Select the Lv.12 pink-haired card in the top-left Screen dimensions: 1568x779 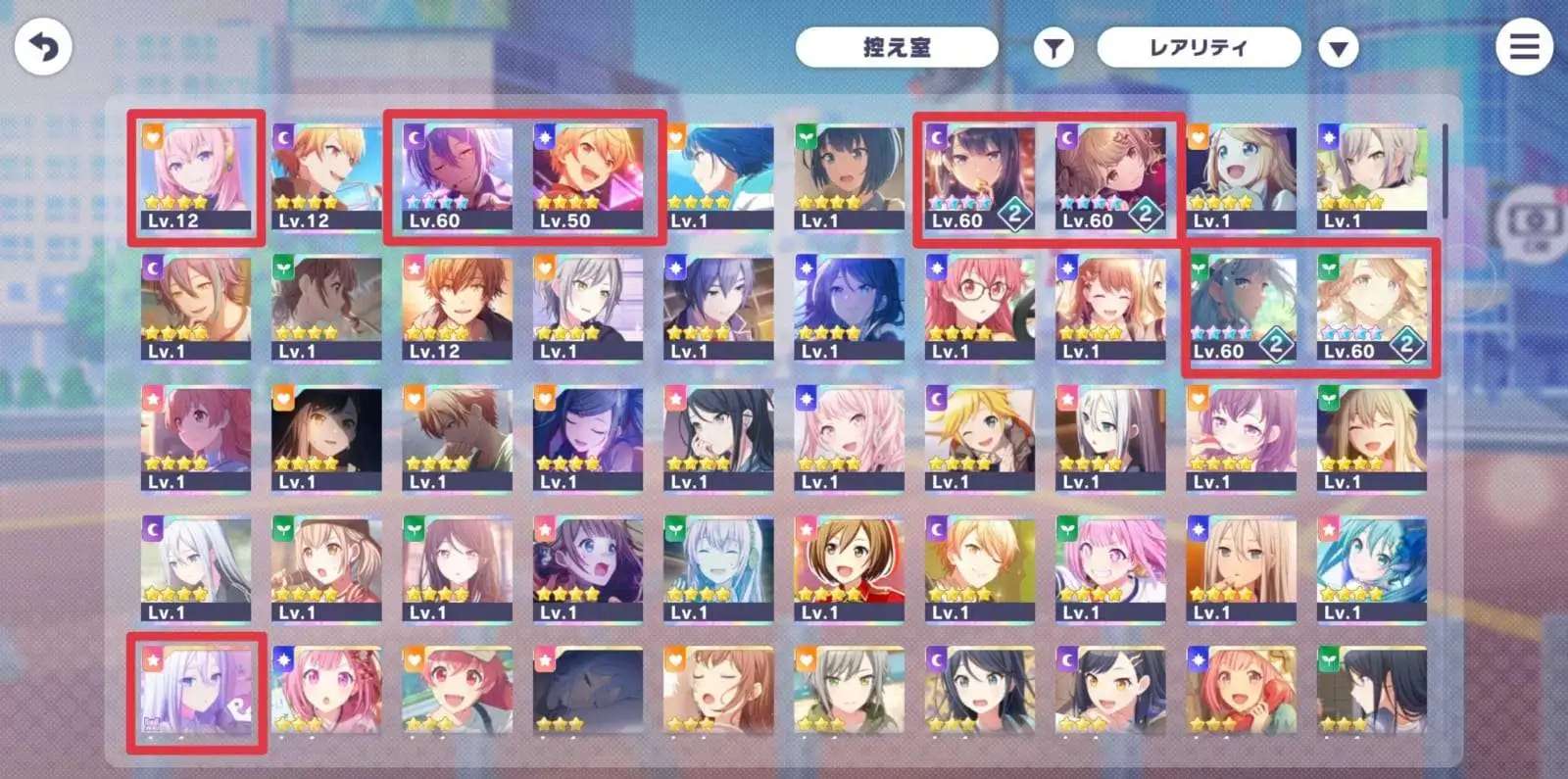(x=195, y=176)
